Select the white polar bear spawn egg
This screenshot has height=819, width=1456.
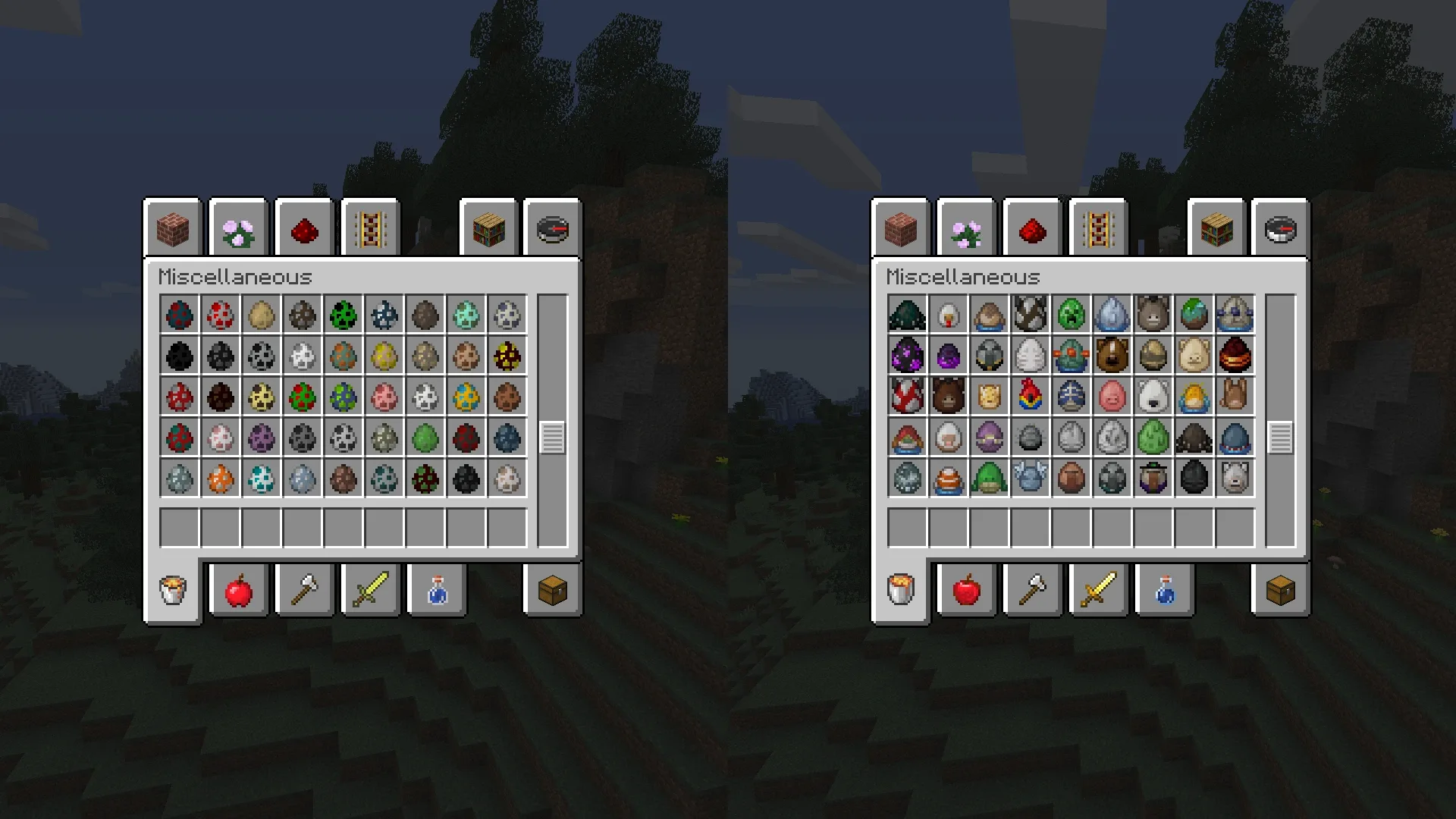[x=1153, y=396]
